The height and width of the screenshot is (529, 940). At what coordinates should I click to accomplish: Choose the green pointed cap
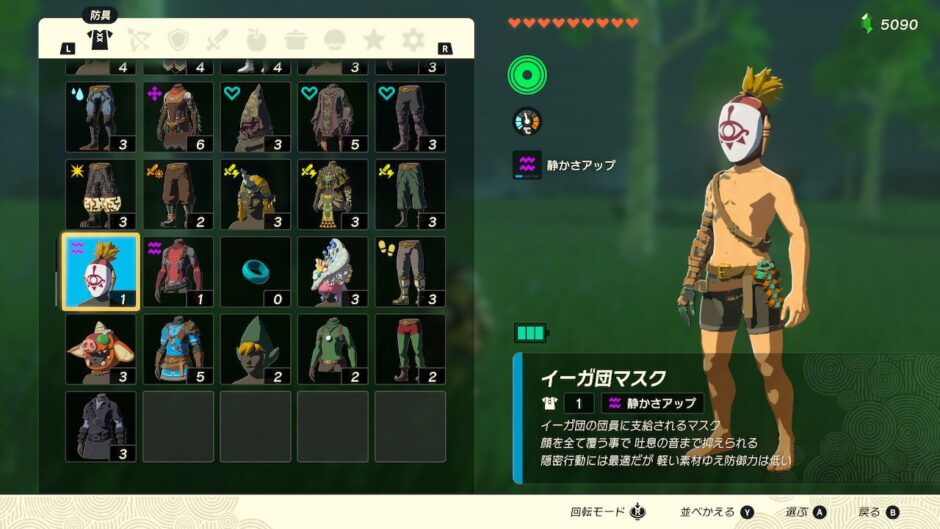coord(256,349)
